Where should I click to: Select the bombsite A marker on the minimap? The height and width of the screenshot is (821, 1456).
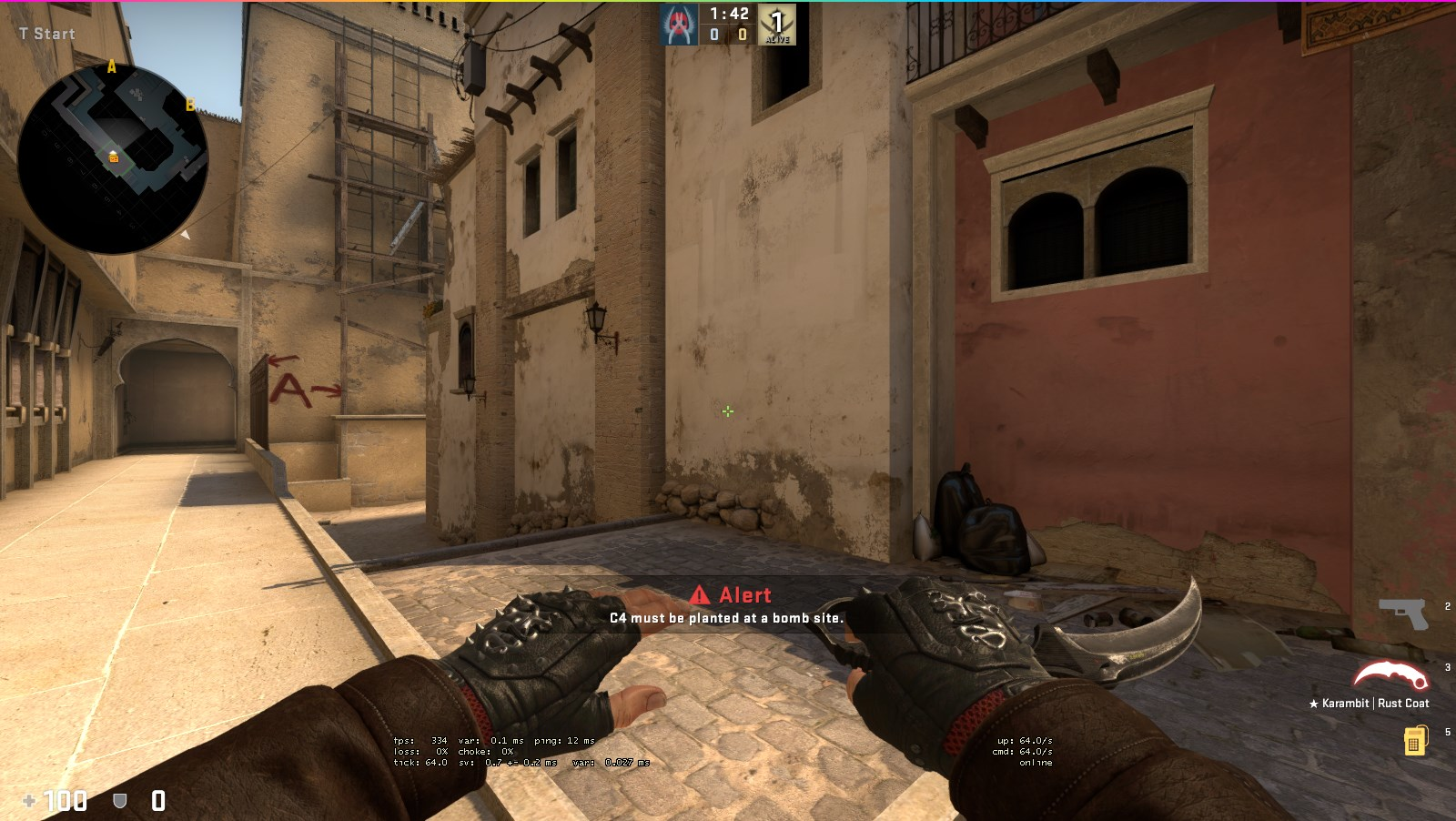111,66
